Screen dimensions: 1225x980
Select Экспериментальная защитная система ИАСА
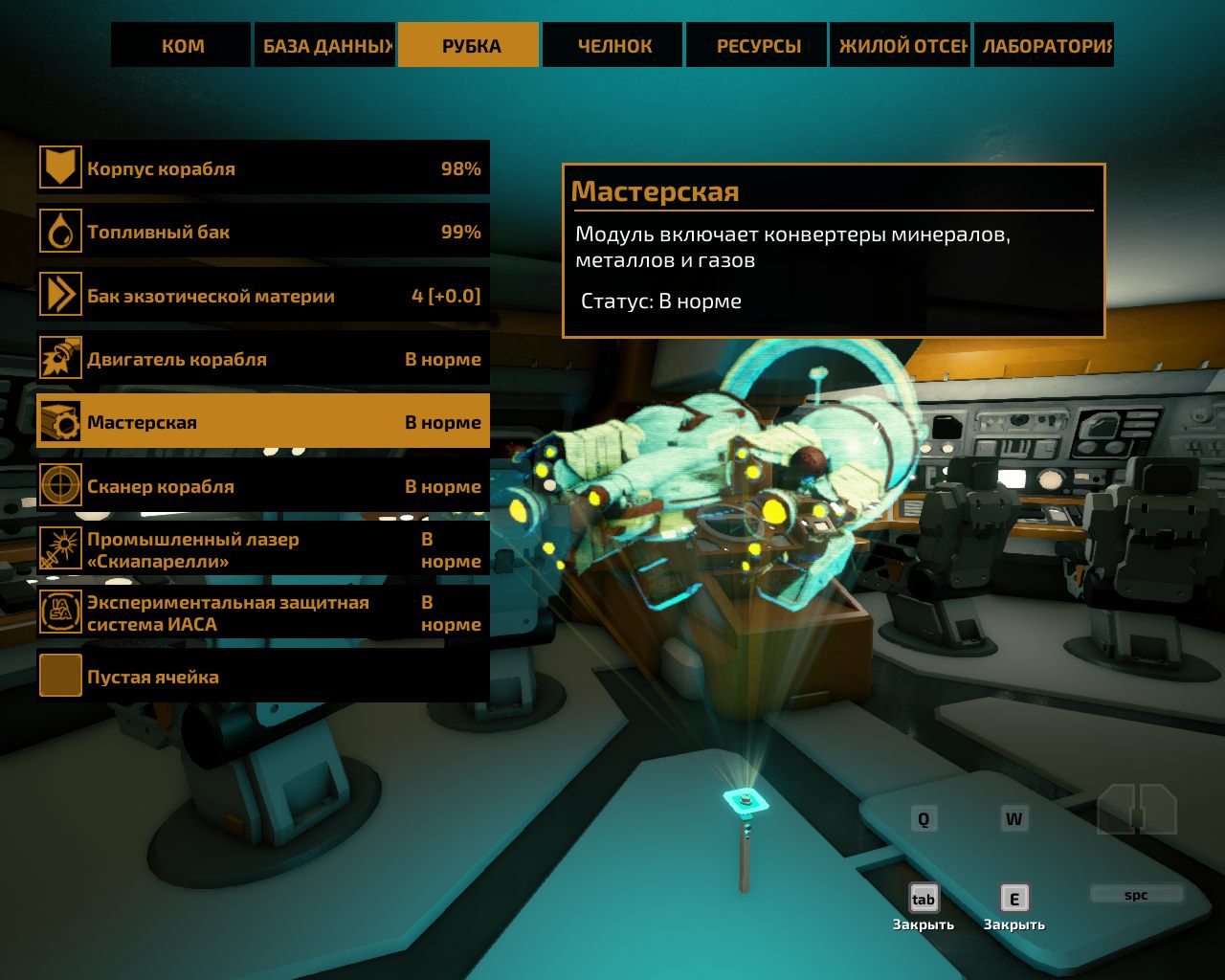coord(263,612)
